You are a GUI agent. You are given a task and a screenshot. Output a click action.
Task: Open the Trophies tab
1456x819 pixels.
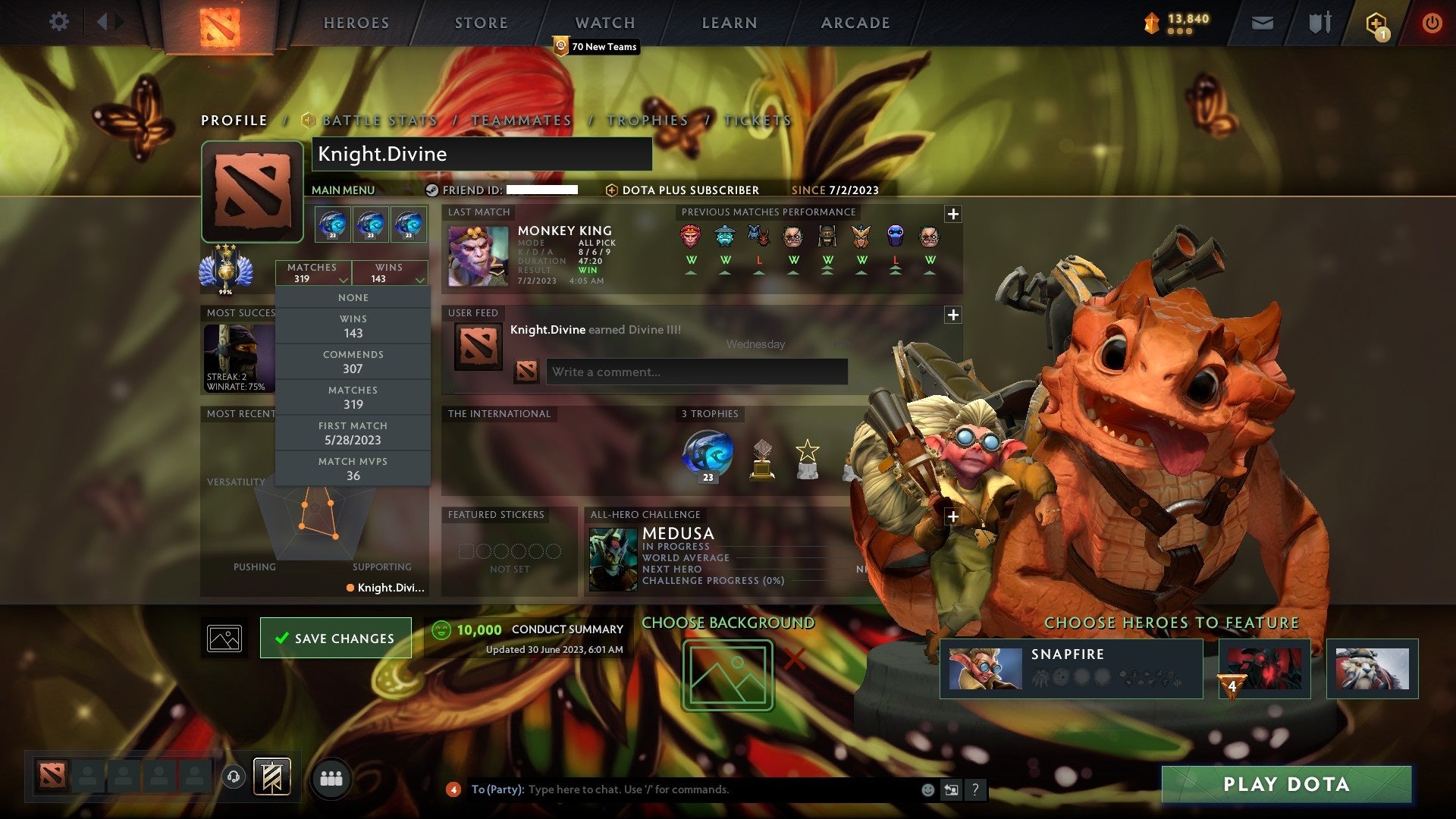point(646,120)
